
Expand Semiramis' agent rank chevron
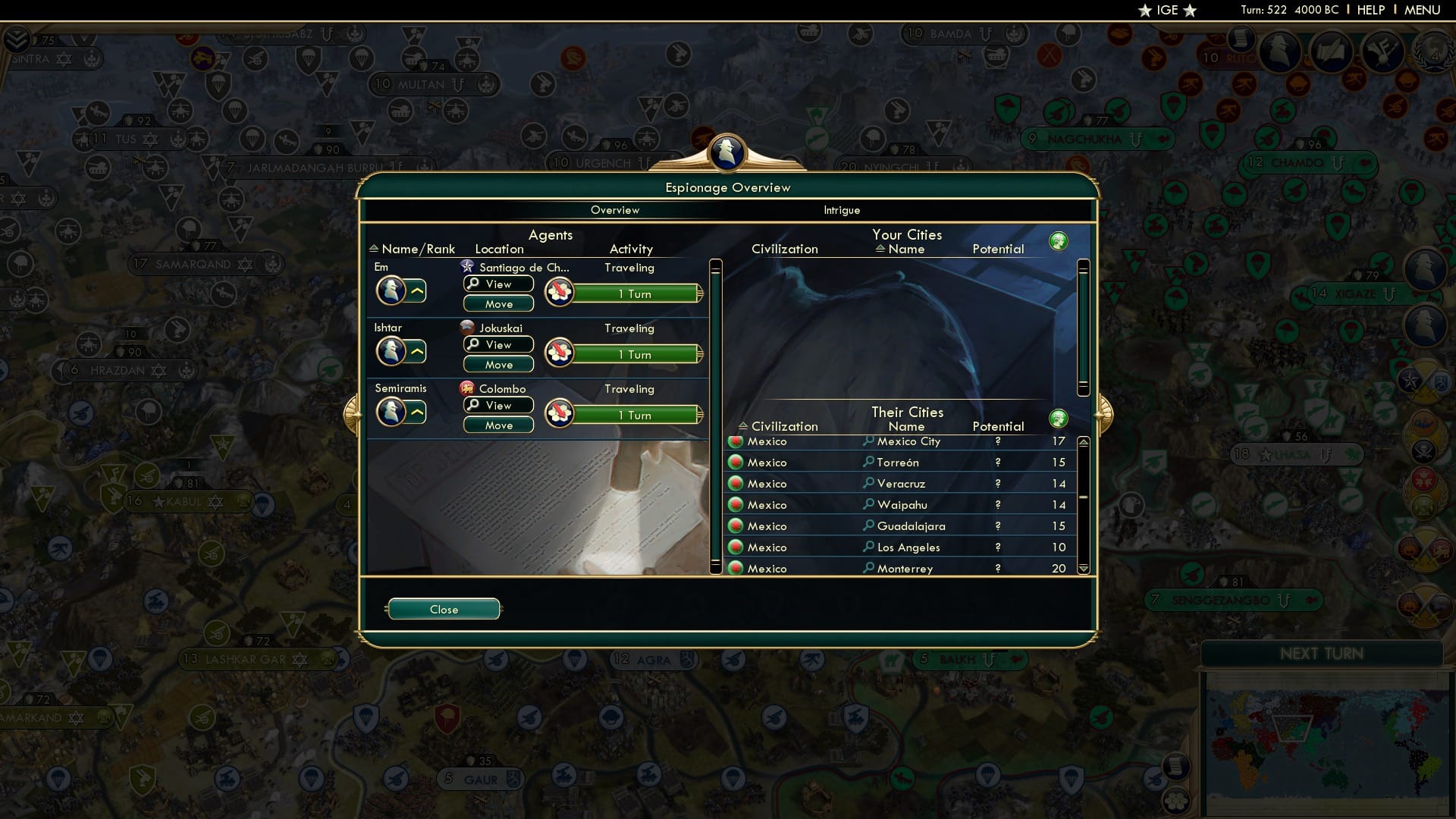click(419, 412)
